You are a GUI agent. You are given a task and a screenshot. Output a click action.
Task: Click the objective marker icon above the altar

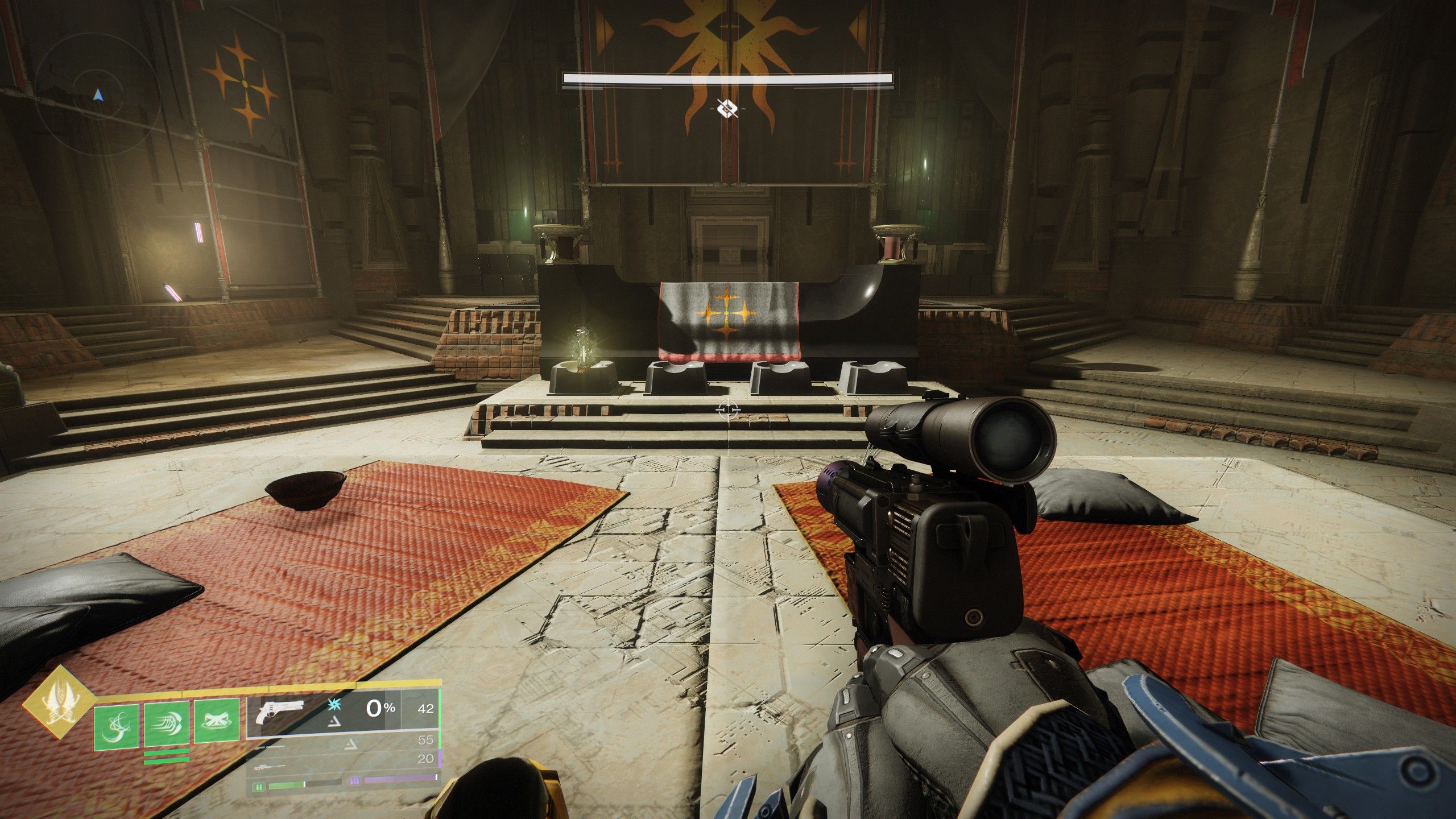[727, 107]
